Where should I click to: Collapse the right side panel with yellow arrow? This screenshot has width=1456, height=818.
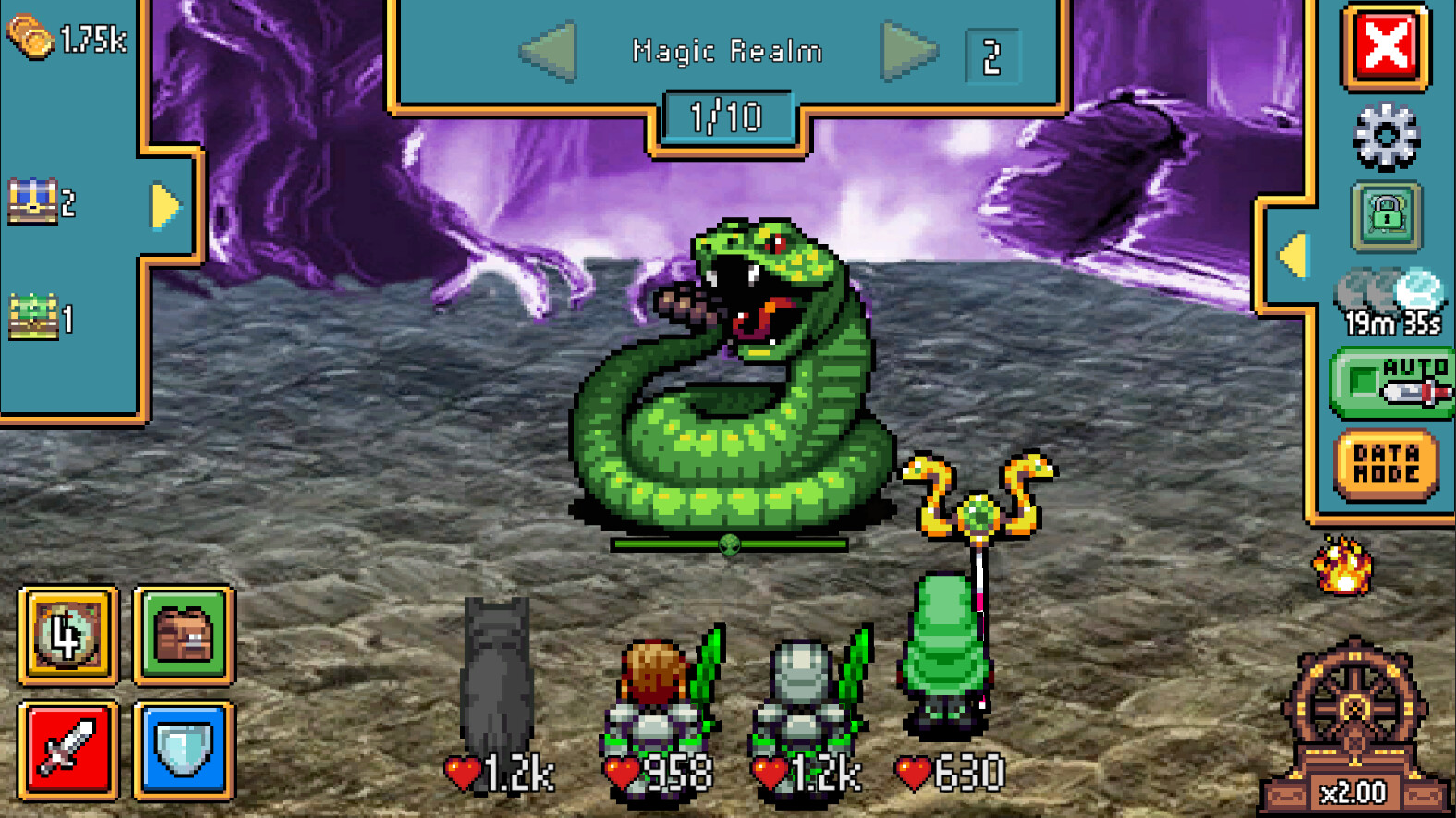pyautogui.click(x=1293, y=253)
